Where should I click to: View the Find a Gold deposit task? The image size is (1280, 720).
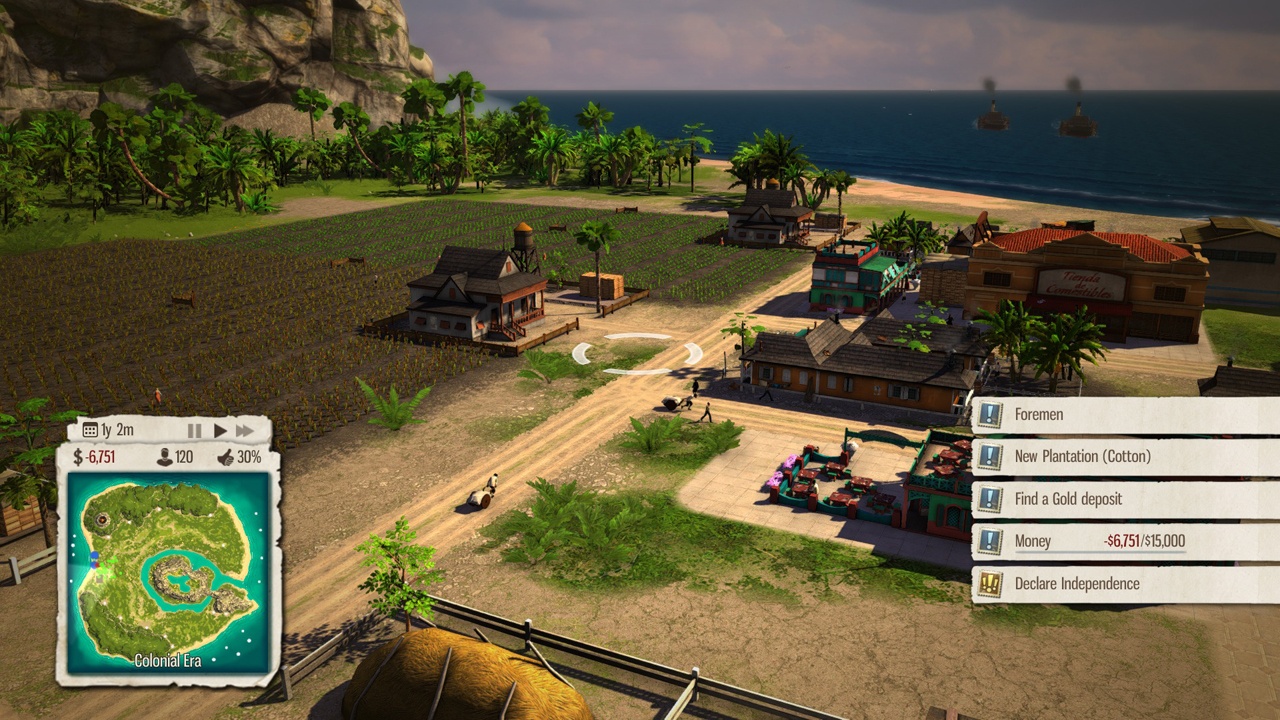coord(1125,499)
